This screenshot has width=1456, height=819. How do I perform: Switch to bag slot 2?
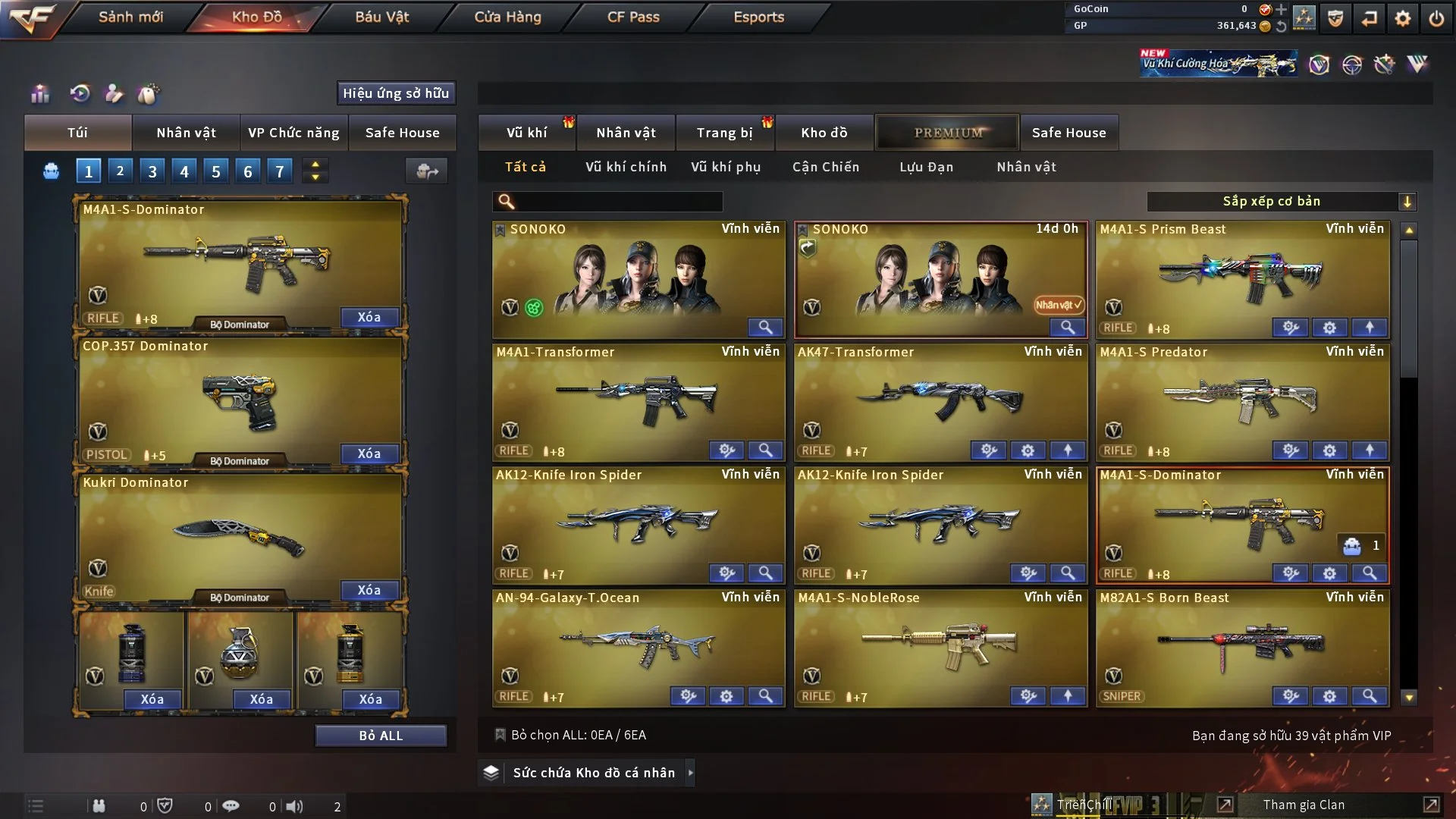[120, 171]
